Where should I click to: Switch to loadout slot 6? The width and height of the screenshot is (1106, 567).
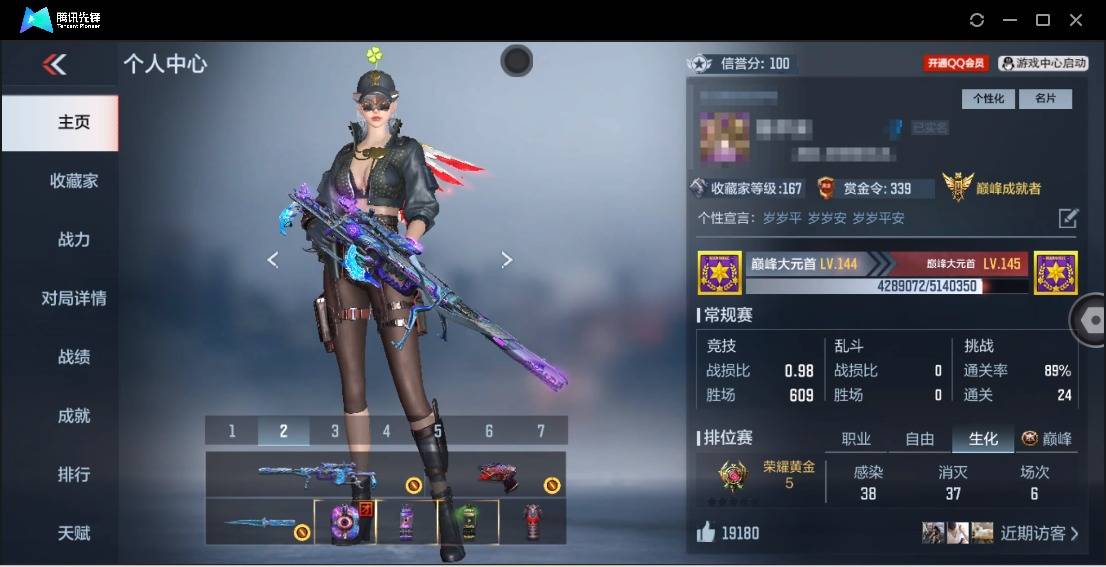pyautogui.click(x=489, y=431)
